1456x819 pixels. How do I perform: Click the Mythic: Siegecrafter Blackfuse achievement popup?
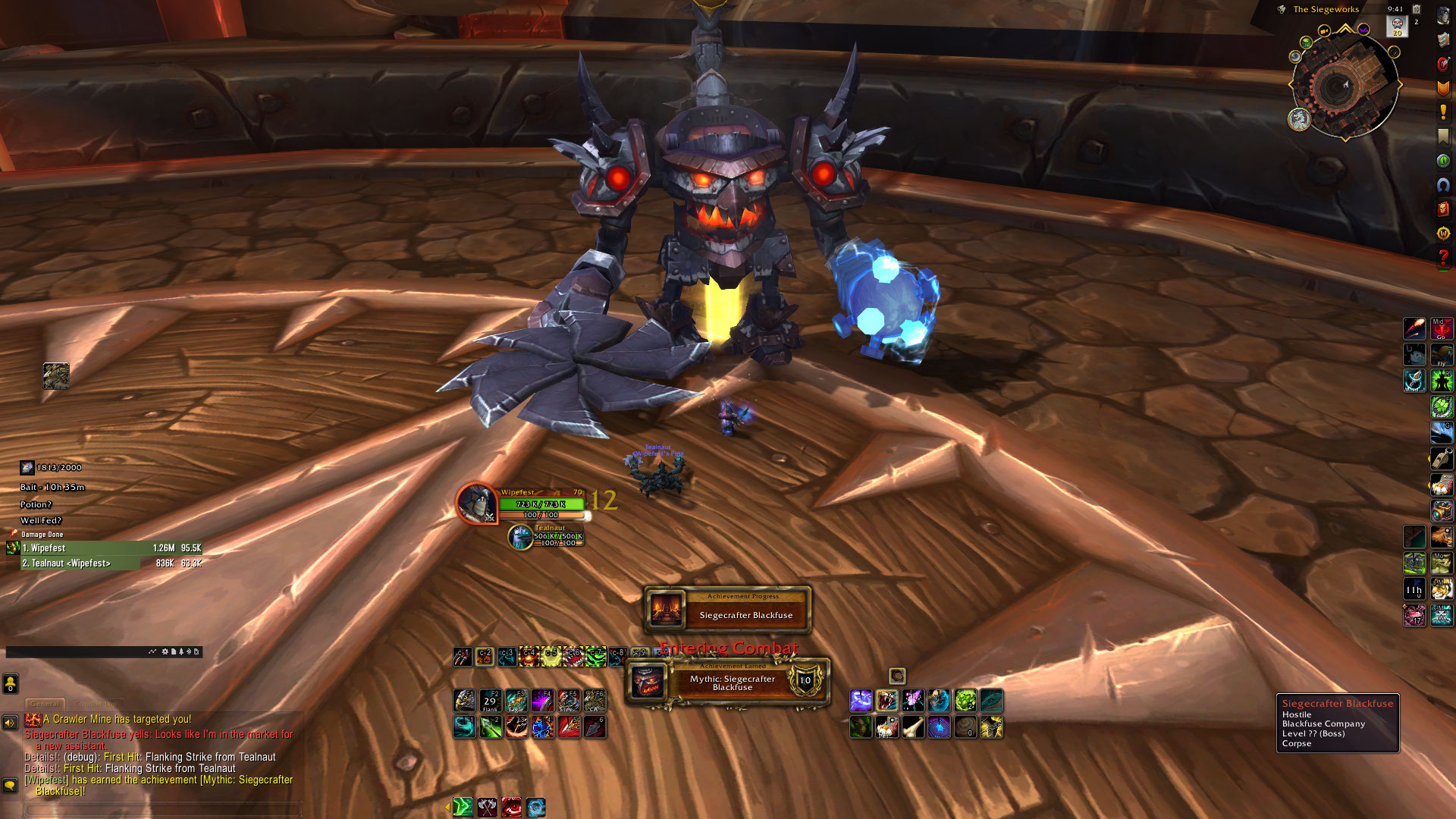click(x=726, y=682)
